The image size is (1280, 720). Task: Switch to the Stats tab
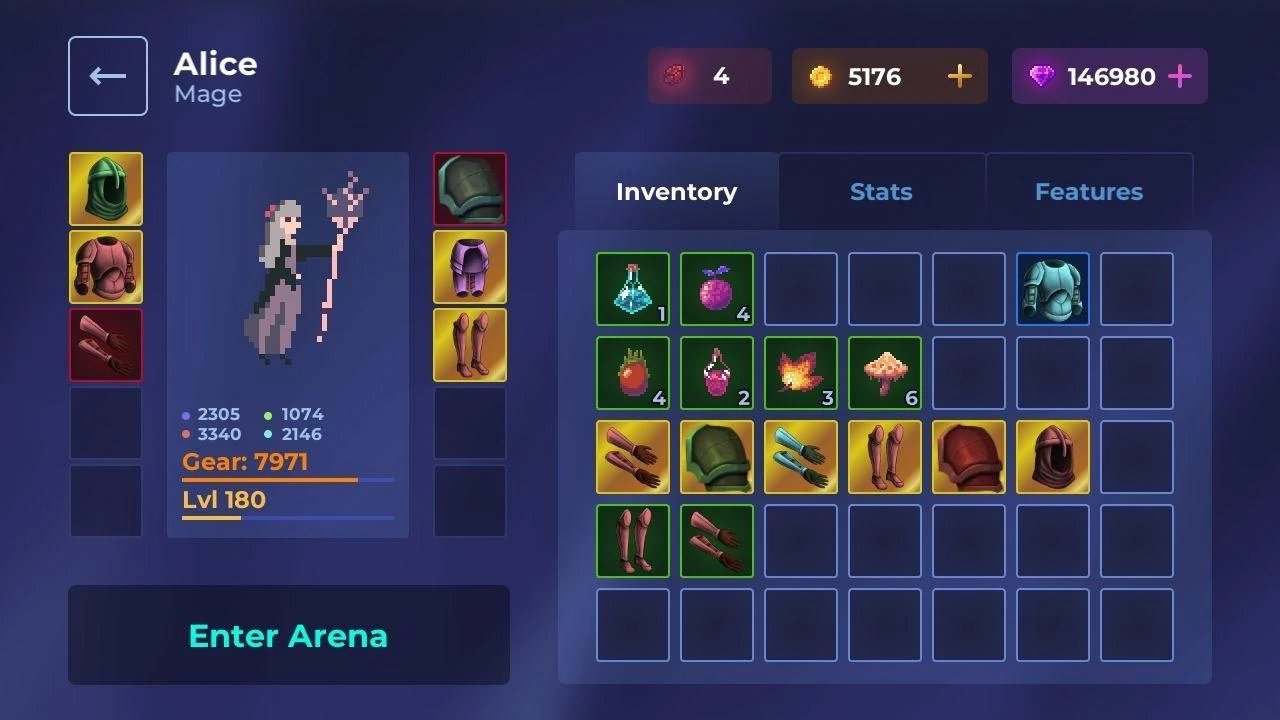click(x=881, y=192)
